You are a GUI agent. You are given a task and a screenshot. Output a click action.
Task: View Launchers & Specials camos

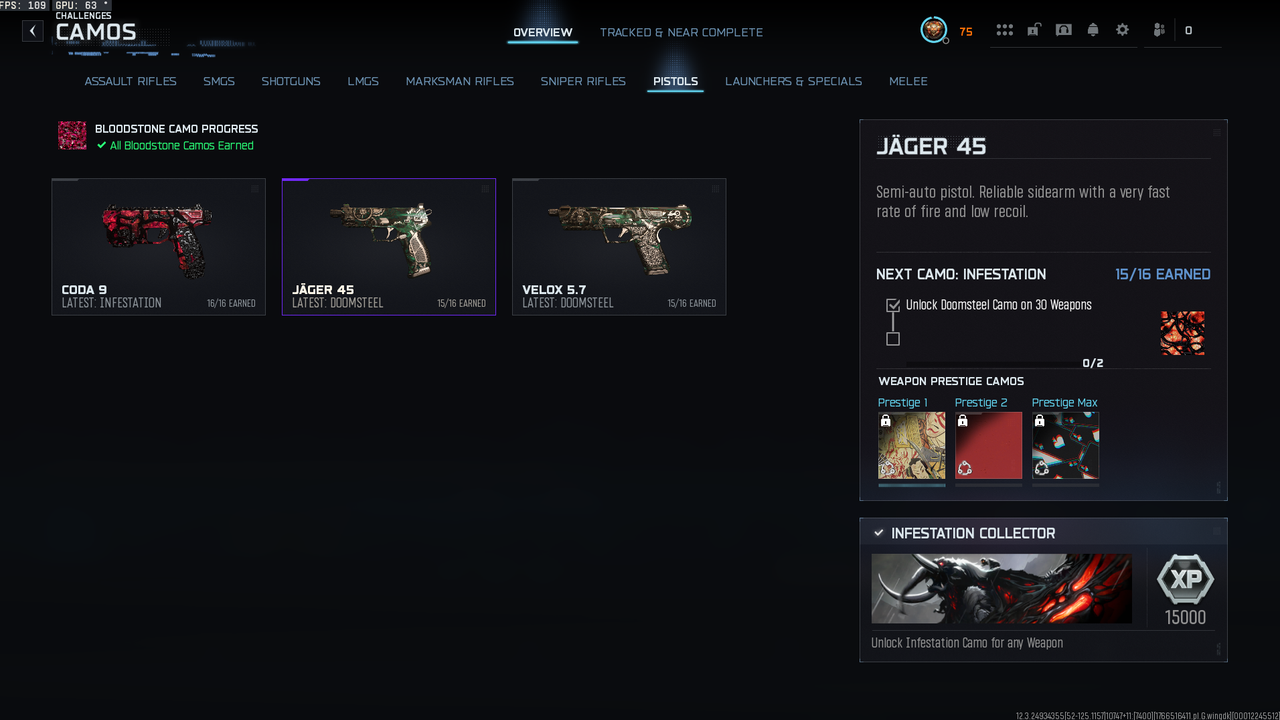coord(793,81)
